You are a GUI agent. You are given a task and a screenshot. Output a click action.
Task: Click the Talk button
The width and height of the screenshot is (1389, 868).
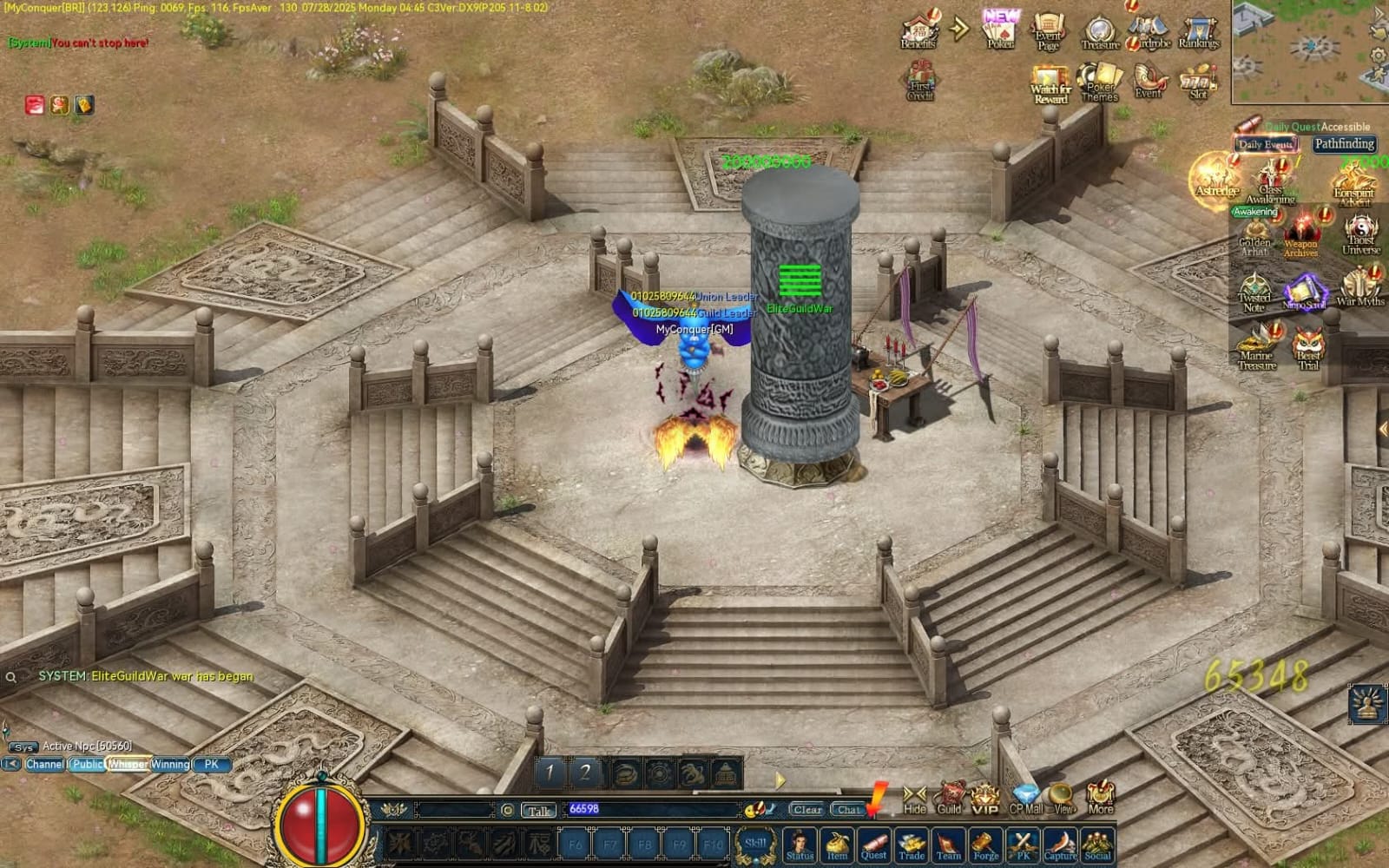point(538,810)
